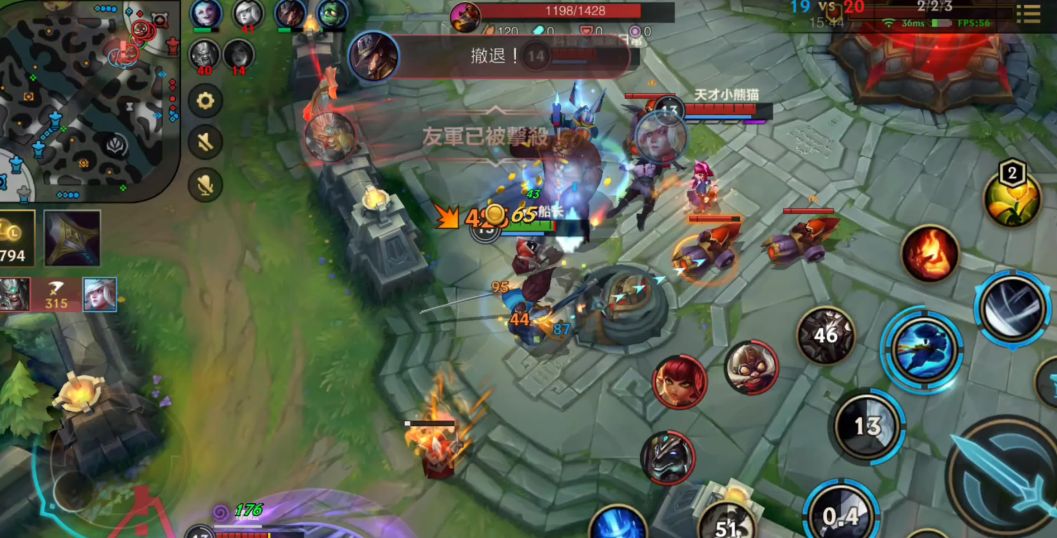Target the goggled enemy champion portrait
The image size is (1057, 538).
coord(751,367)
